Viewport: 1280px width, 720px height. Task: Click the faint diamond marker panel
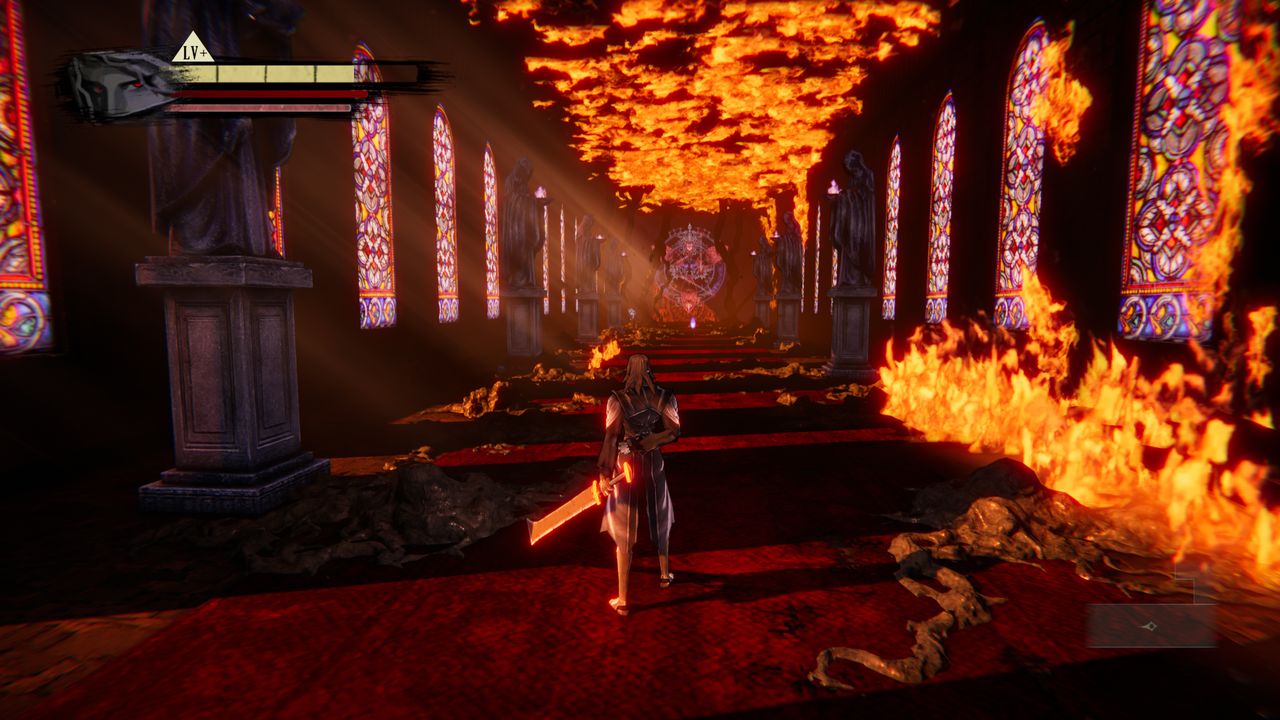[1151, 626]
